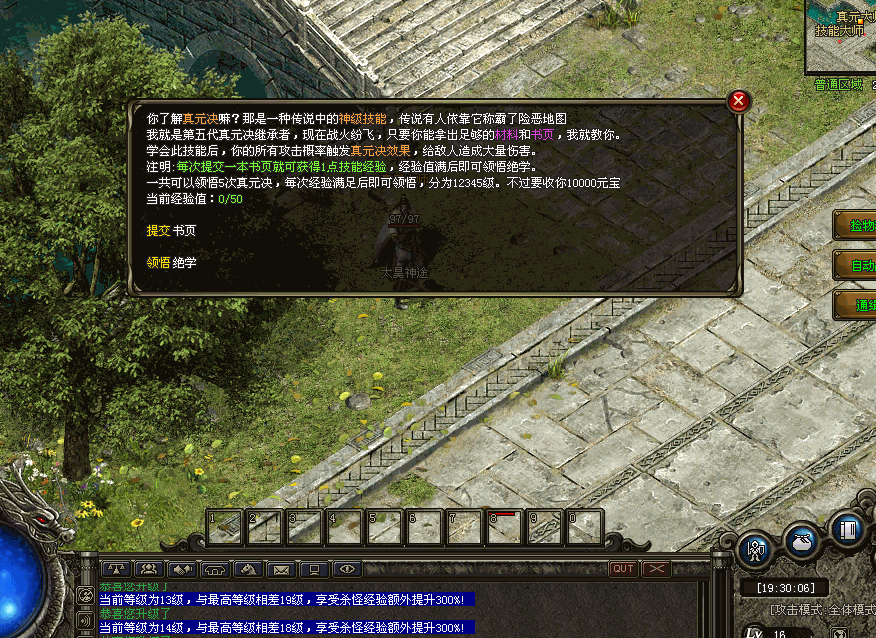
Task: Open the bag pouch round icon
Action: point(801,541)
